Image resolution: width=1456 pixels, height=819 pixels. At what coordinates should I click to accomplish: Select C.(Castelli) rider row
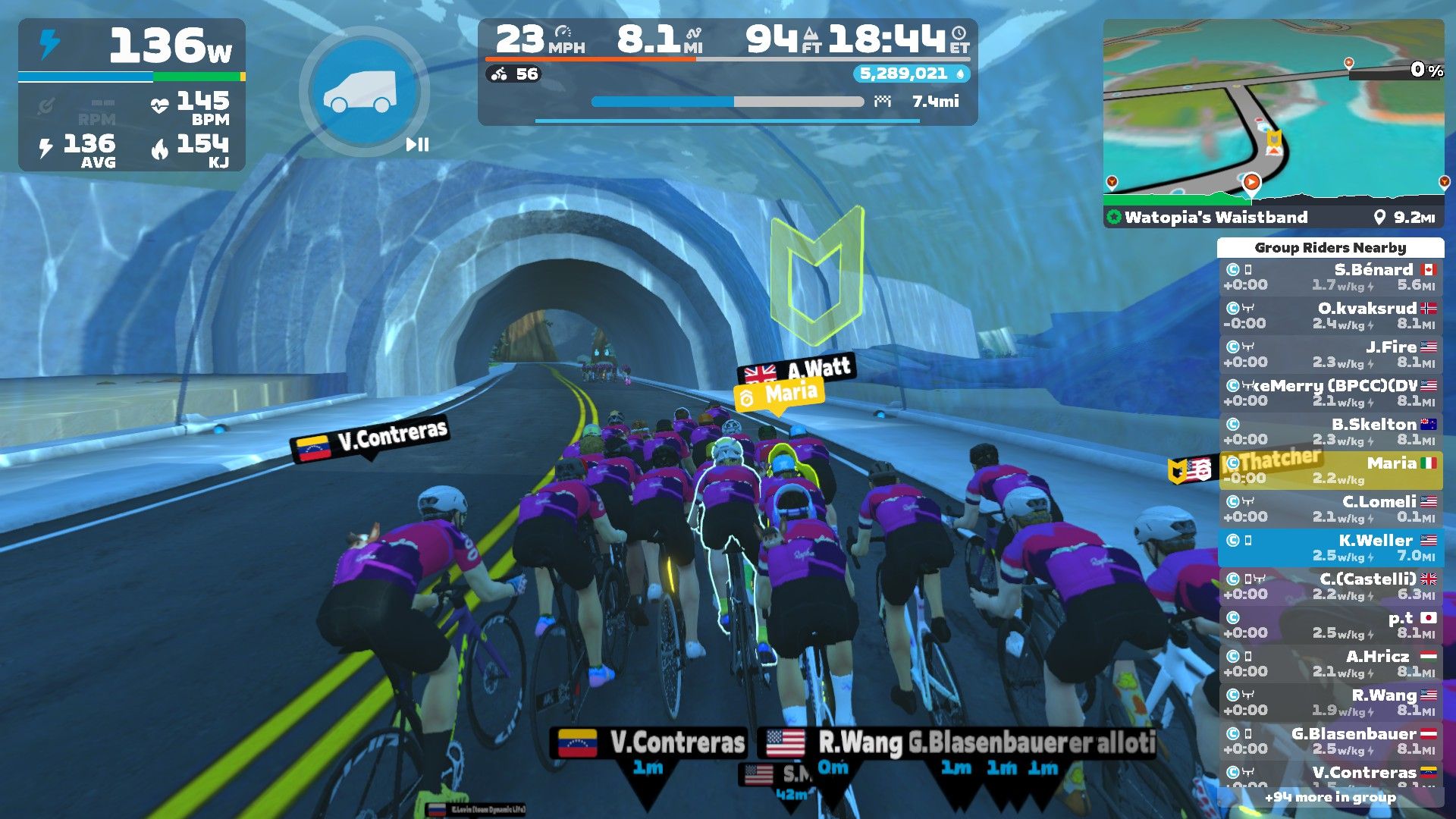(1330, 586)
